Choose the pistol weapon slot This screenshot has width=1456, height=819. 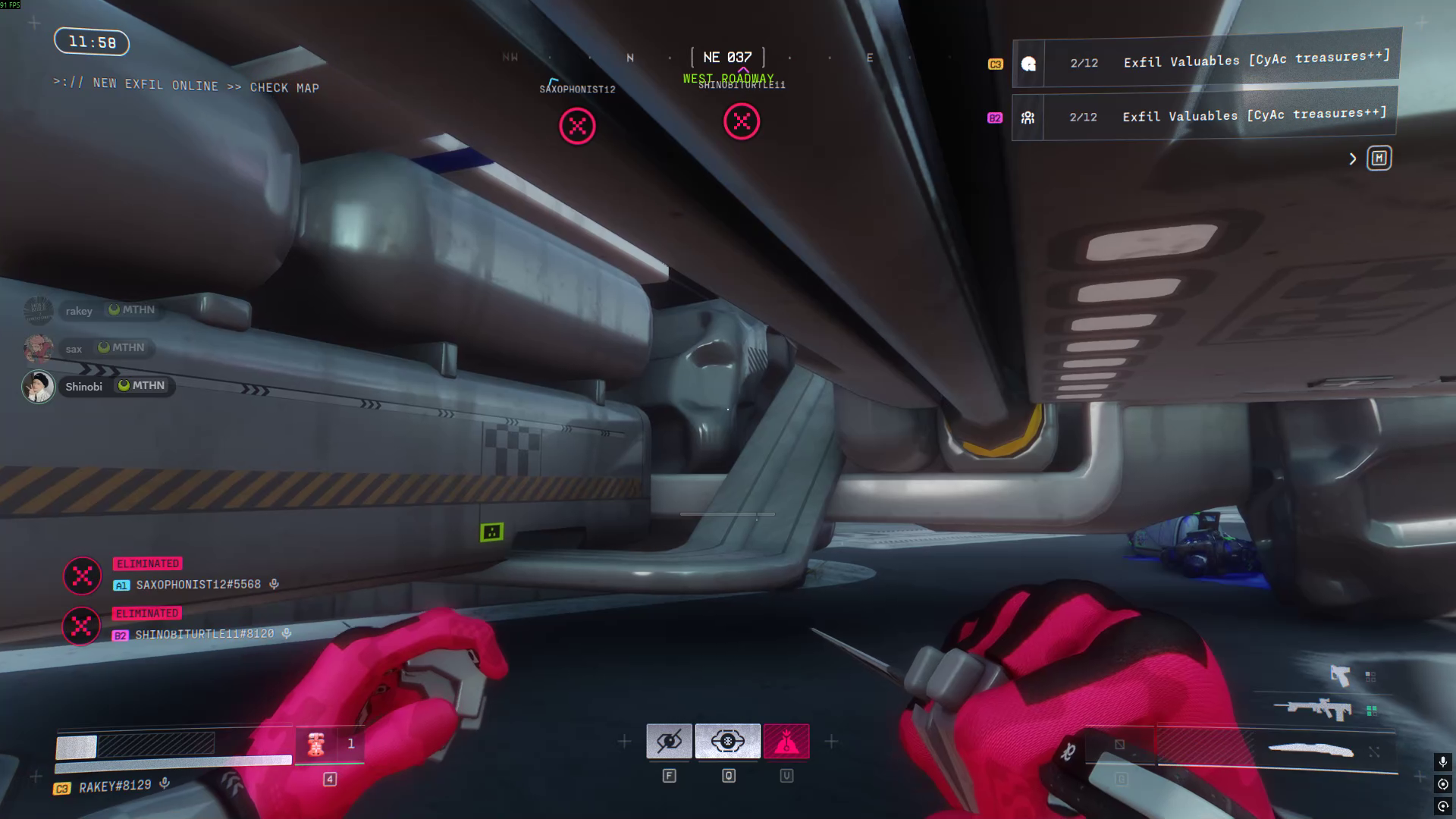coord(1340,675)
